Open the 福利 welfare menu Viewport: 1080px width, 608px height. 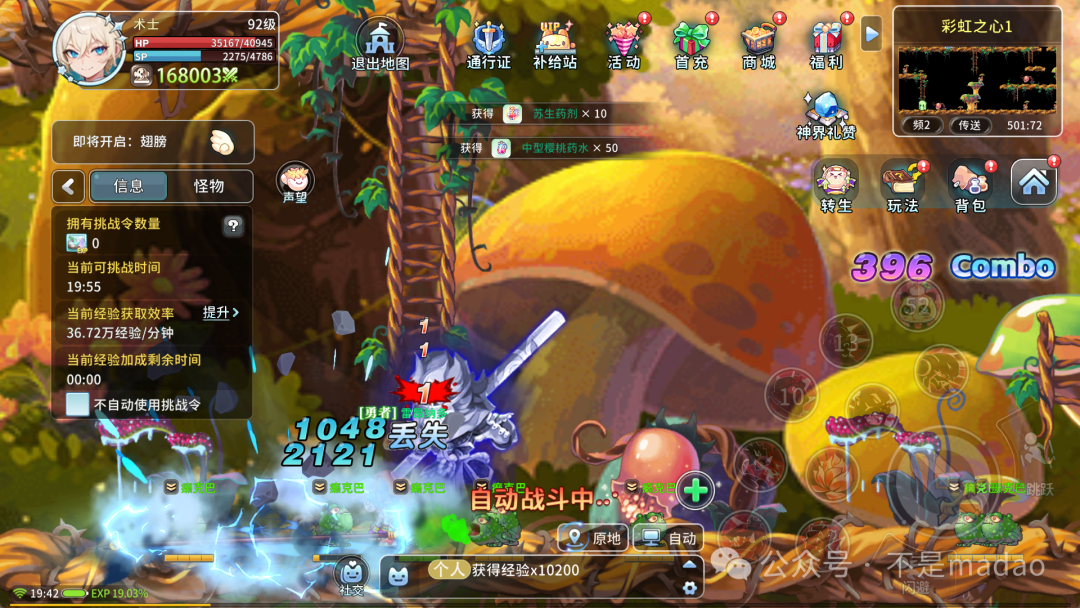tap(826, 44)
